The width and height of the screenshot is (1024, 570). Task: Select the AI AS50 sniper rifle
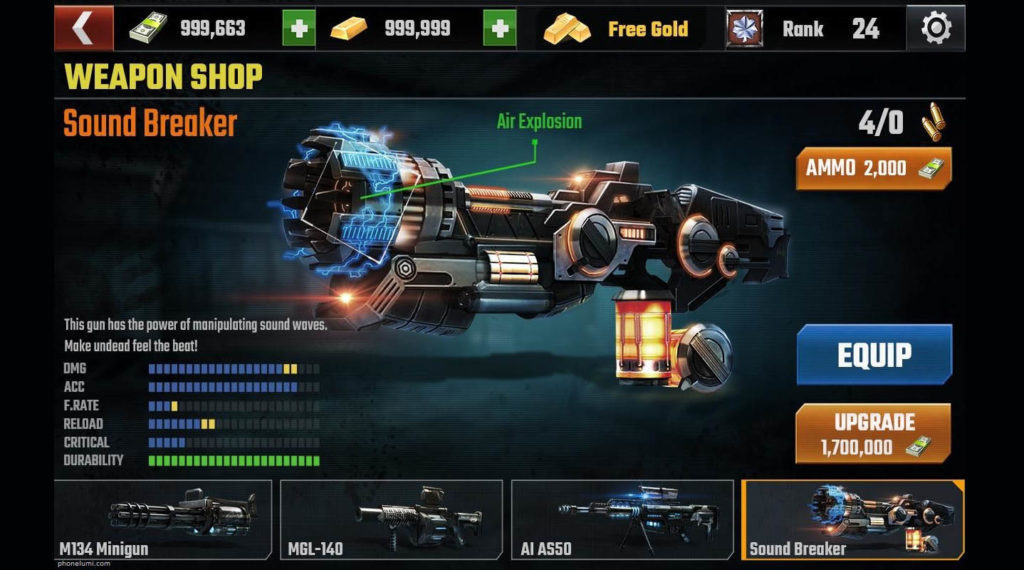point(622,519)
